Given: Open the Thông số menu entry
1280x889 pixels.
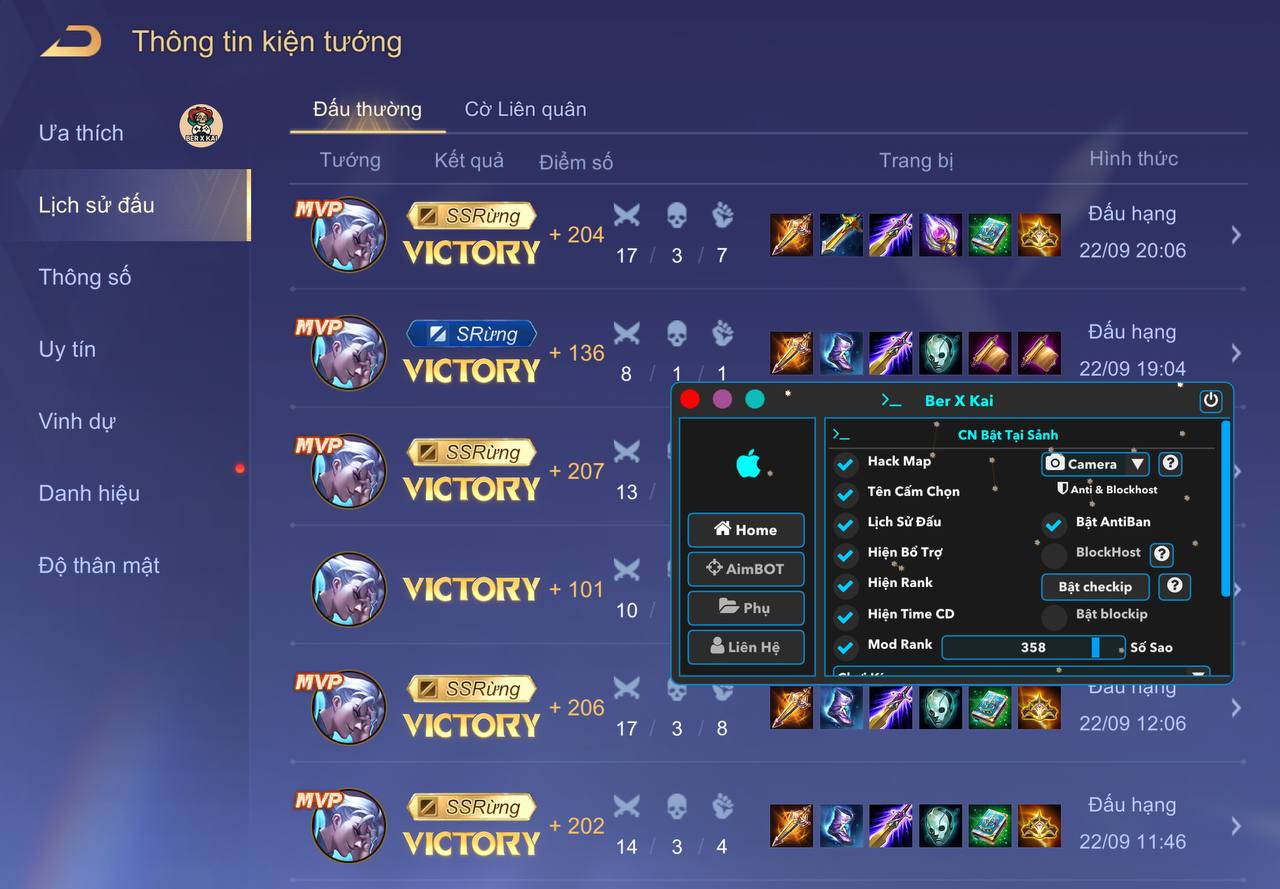Looking at the screenshot, I should point(85,277).
